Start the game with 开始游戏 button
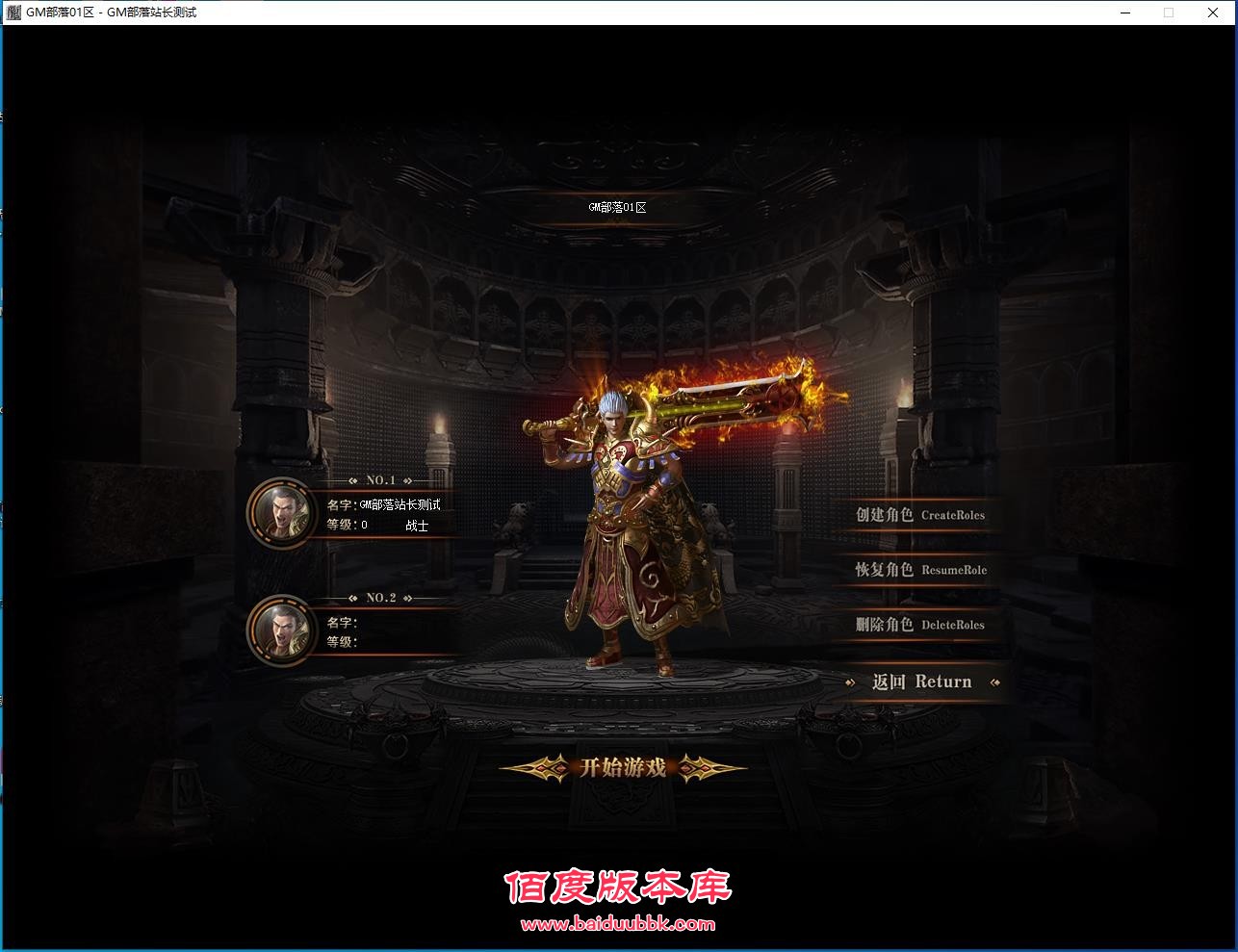 click(x=623, y=767)
